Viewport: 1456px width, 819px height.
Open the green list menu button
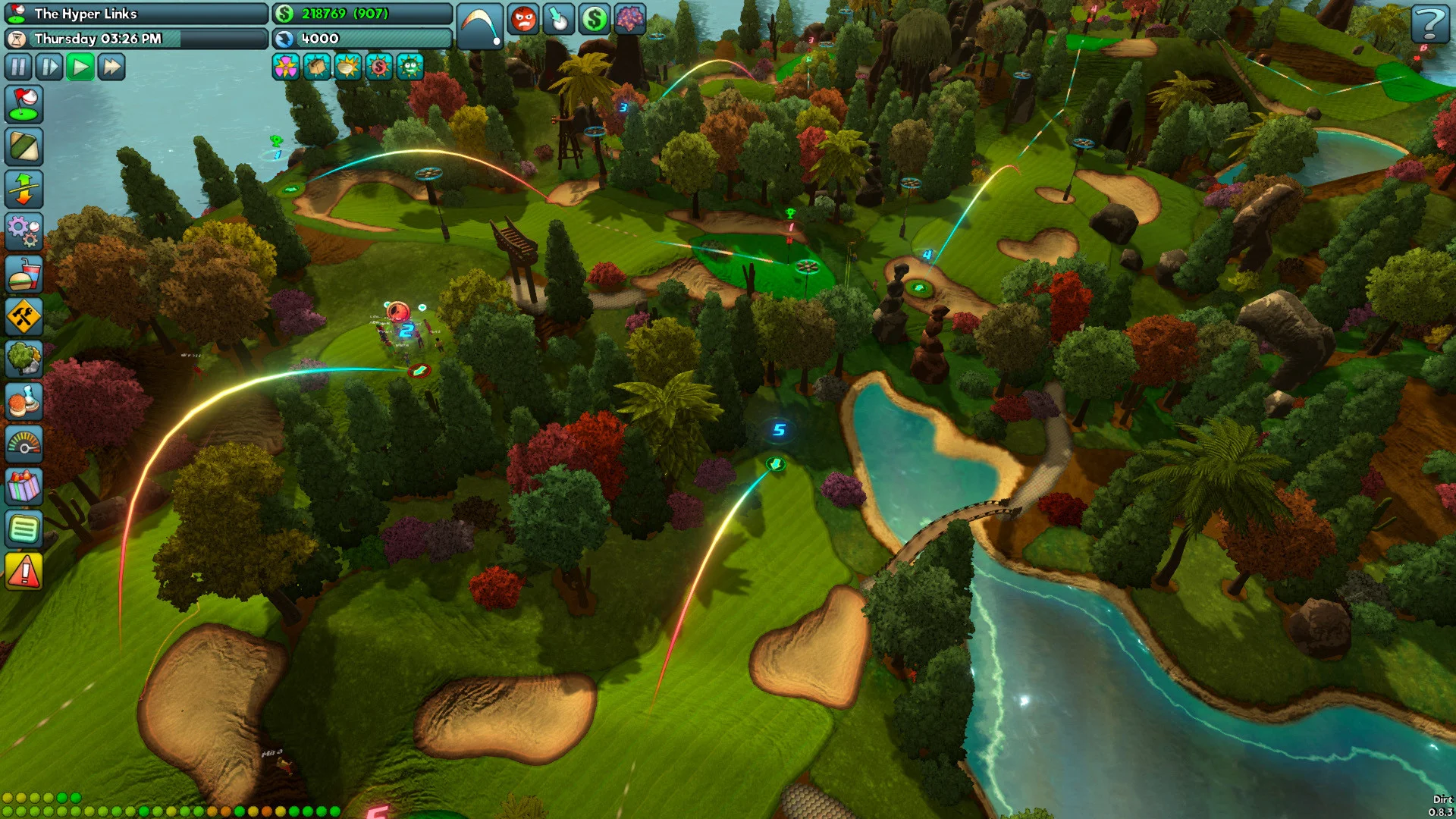(x=24, y=529)
